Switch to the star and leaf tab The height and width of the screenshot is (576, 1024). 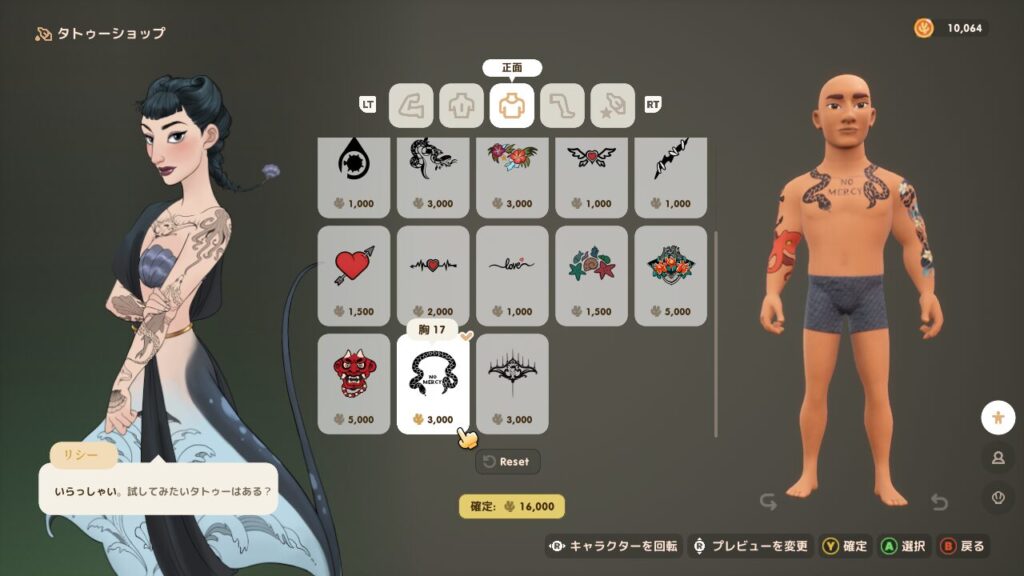(612, 105)
